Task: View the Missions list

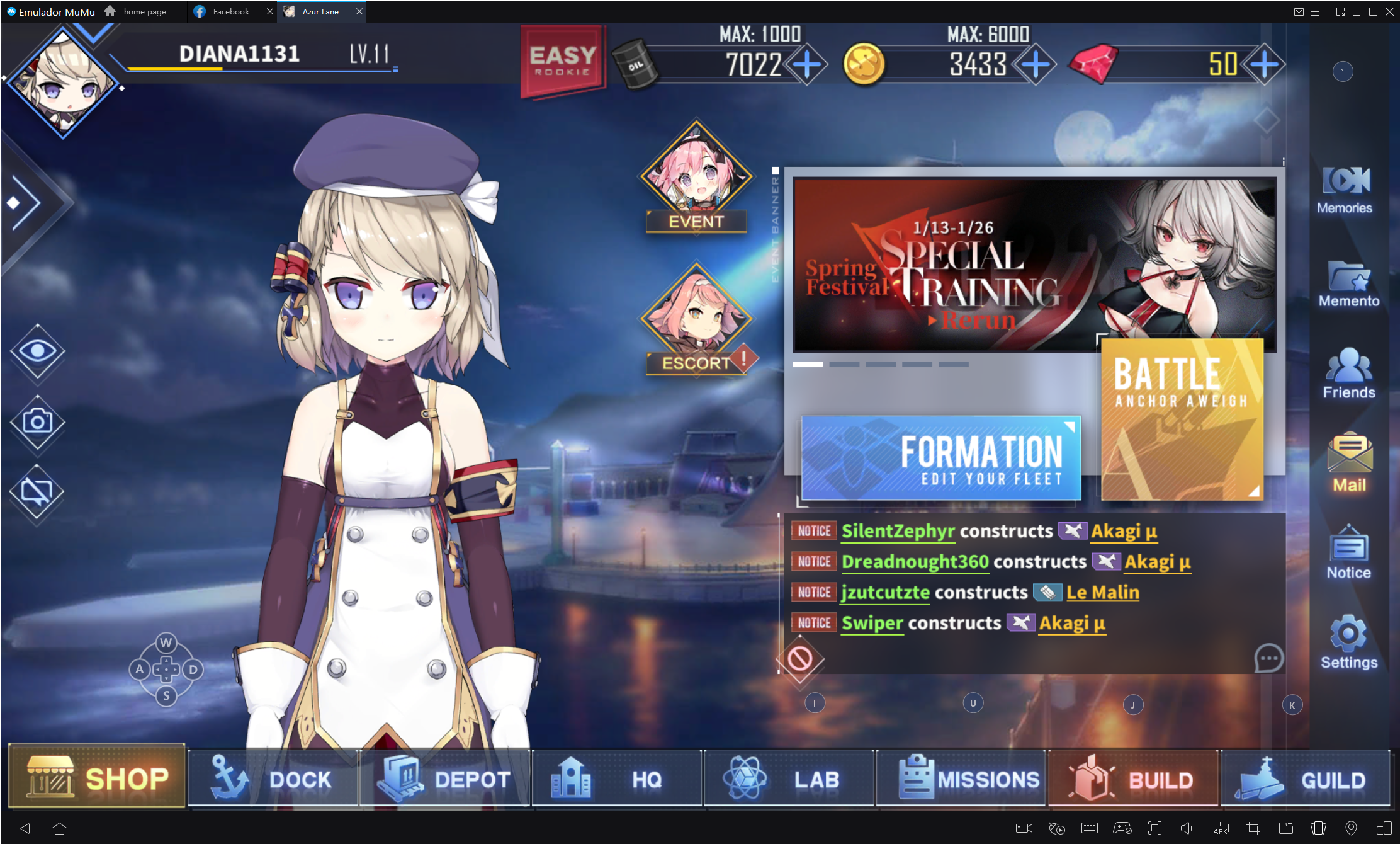Action: 961,779
